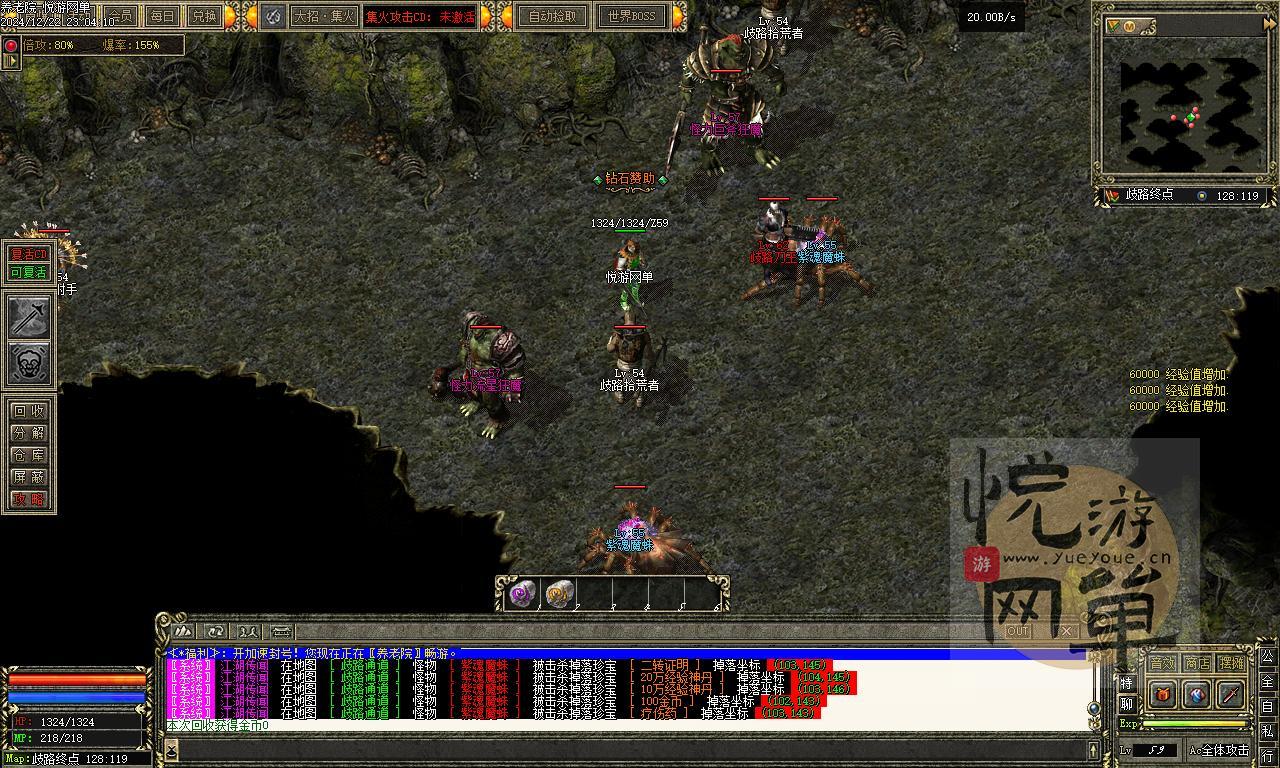This screenshot has height=768, width=1280.
Task: Click the 兑换 exchange button
Action: click(x=203, y=16)
